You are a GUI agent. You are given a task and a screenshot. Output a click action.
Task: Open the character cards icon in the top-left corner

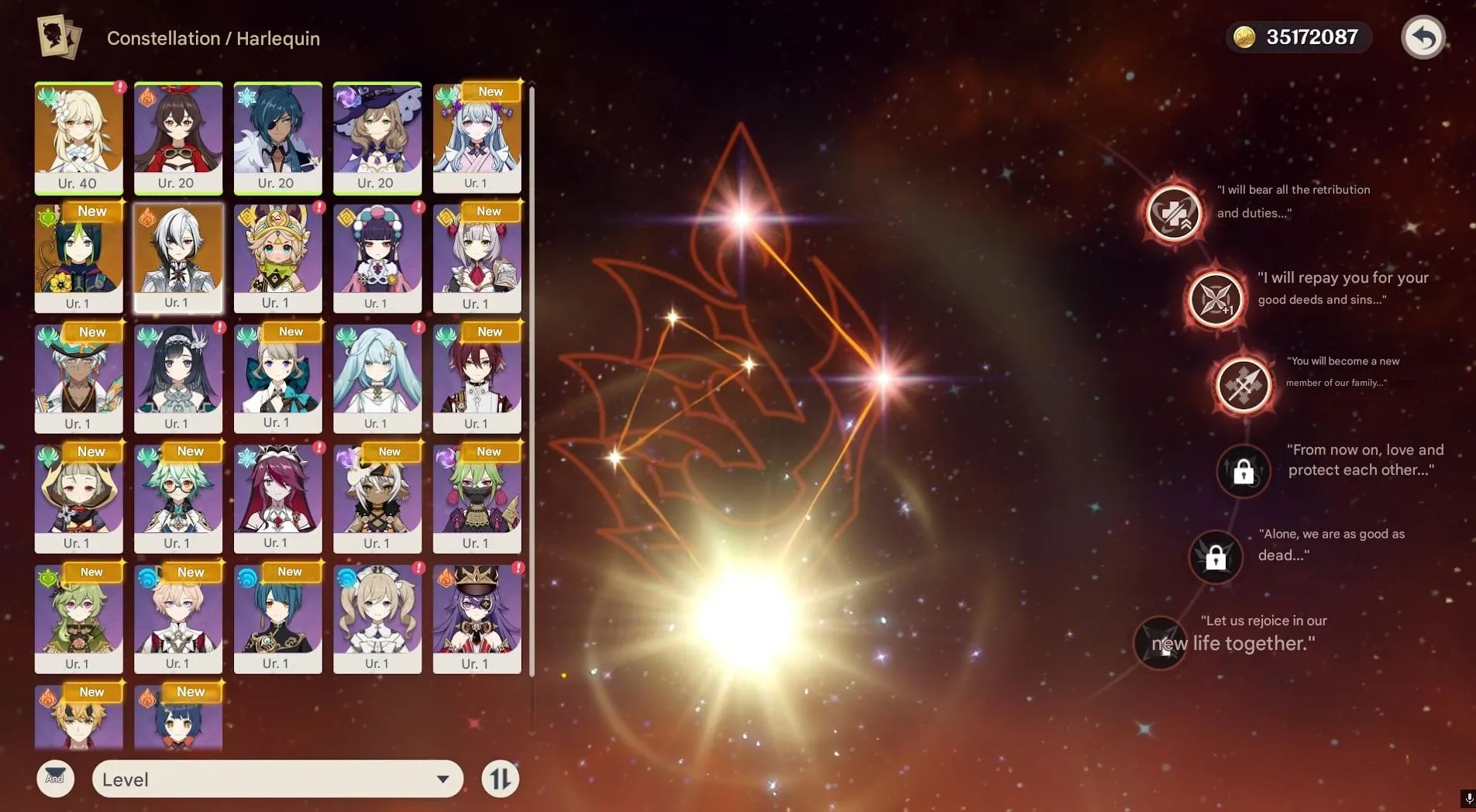click(60, 36)
